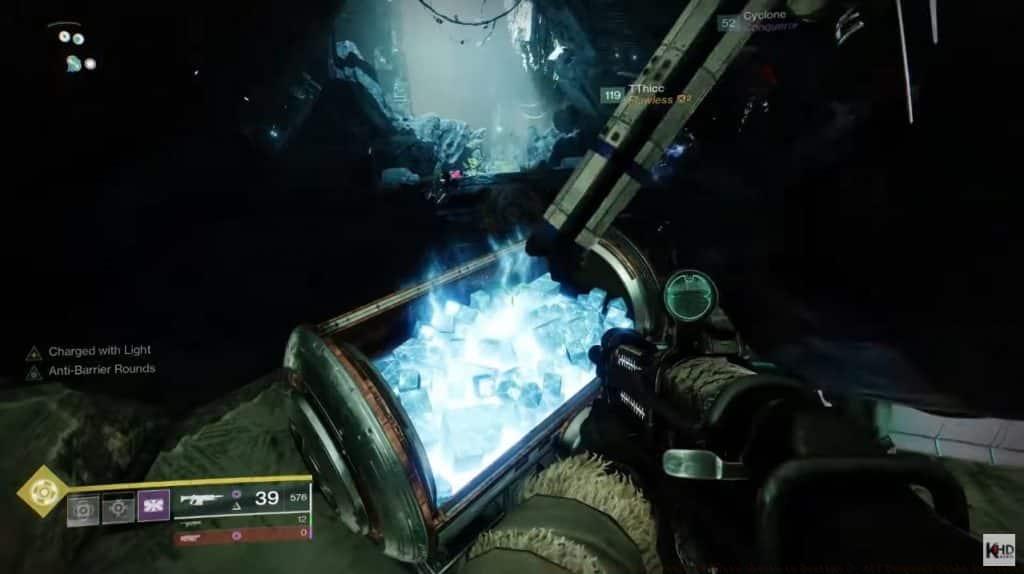
Task: Click the Charged with Light buff
Action: (x=90, y=352)
